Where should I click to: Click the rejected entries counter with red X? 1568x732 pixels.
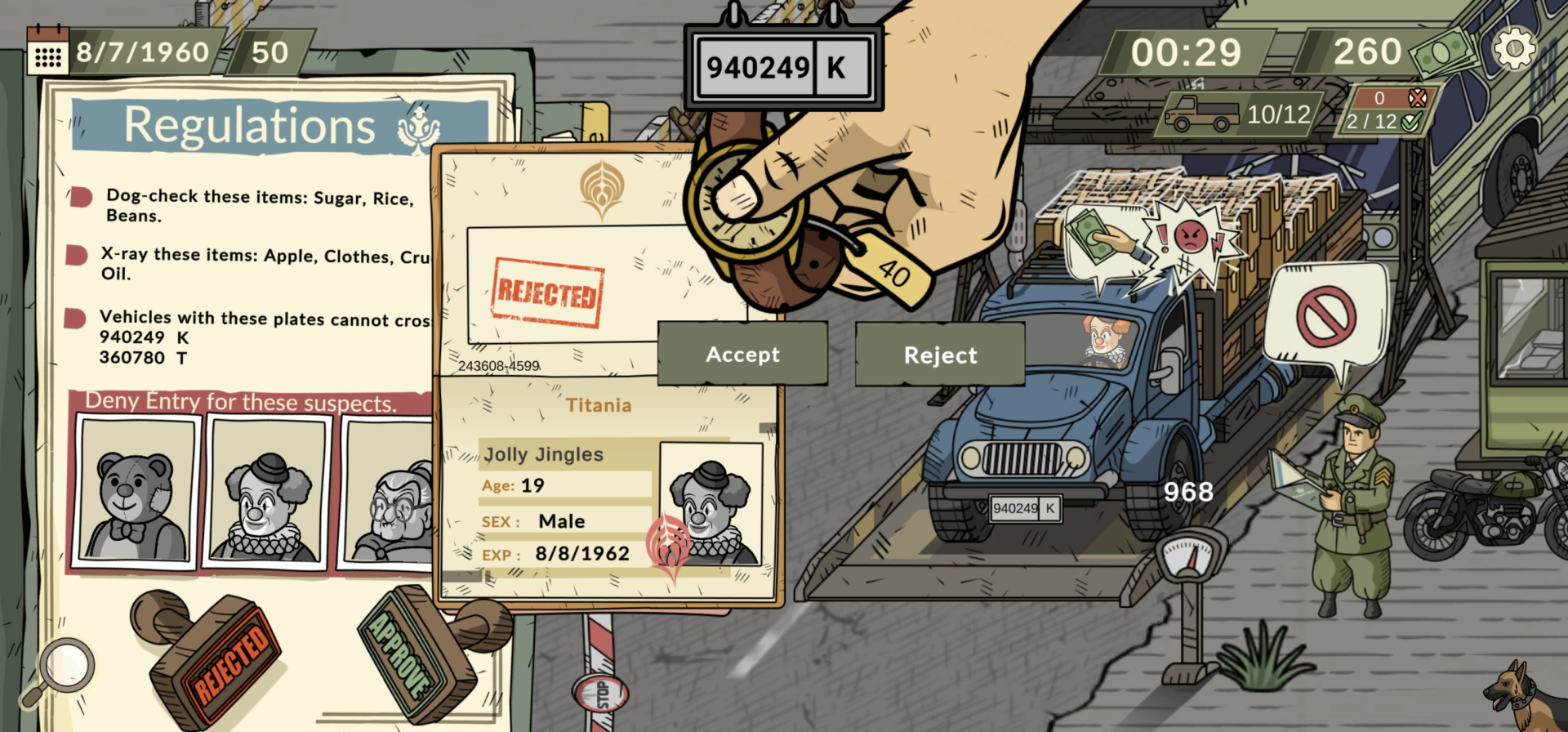pyautogui.click(x=1383, y=96)
